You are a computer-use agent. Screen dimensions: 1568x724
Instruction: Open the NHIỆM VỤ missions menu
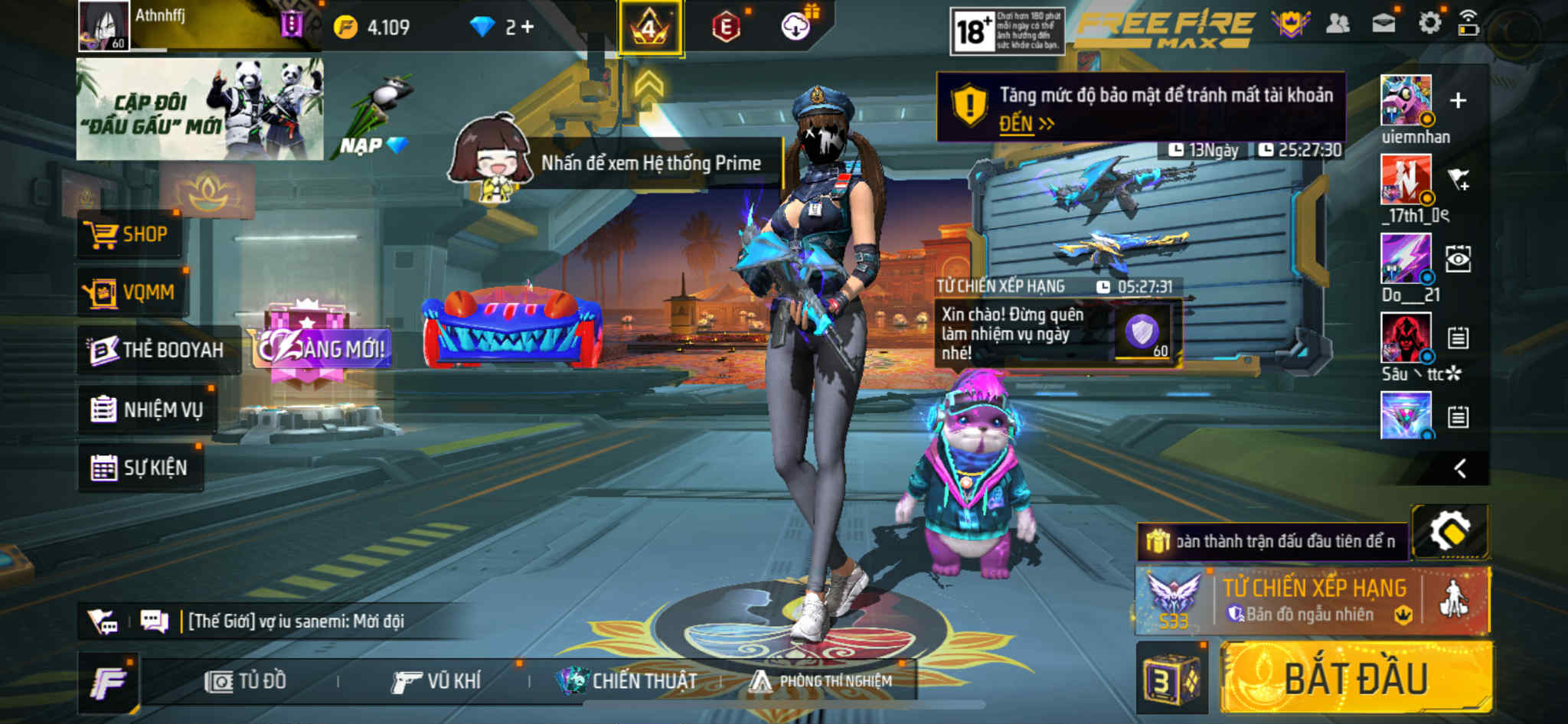click(147, 409)
